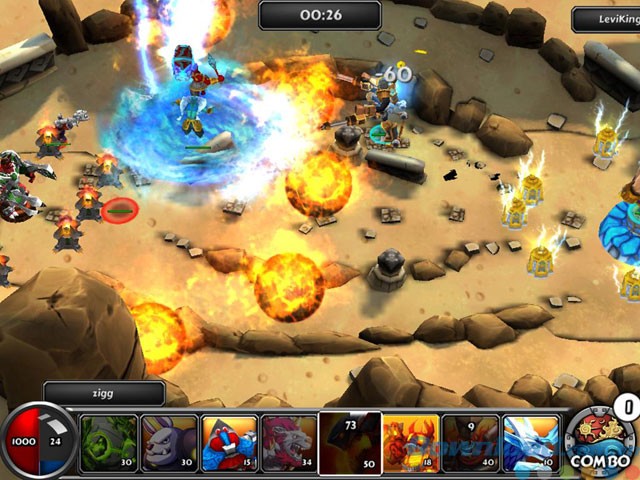Choose the dark card costing 40
640x480 pixels.
[x=471, y=443]
